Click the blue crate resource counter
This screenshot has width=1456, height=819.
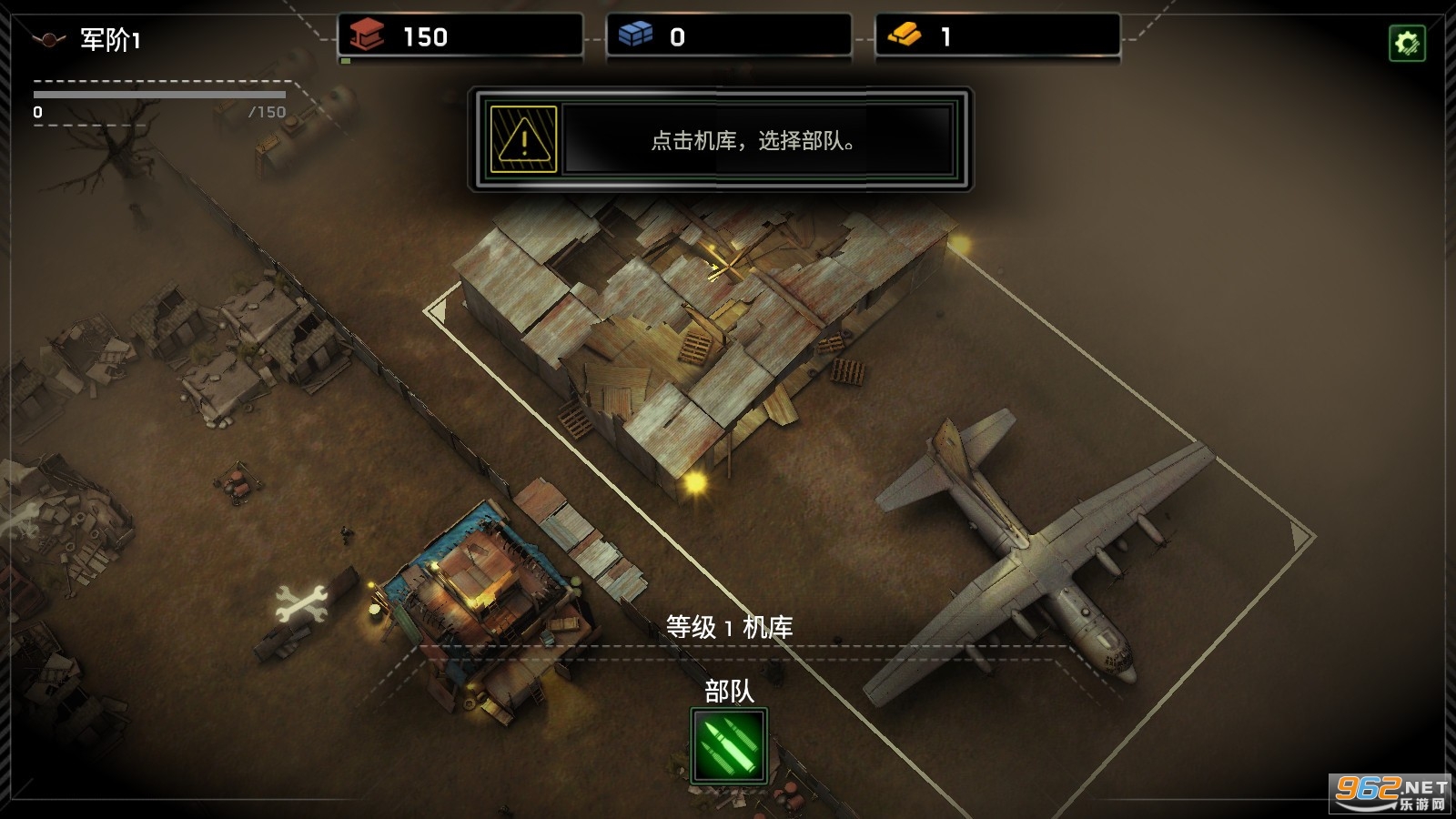[728, 36]
